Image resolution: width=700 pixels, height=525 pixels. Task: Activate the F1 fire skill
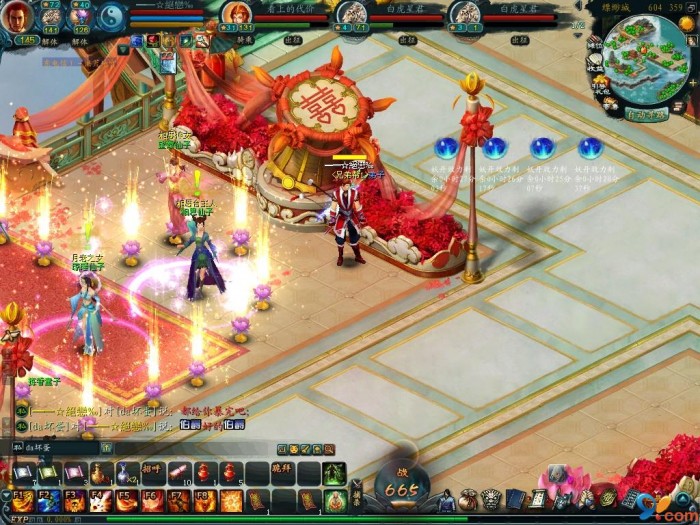23,500
